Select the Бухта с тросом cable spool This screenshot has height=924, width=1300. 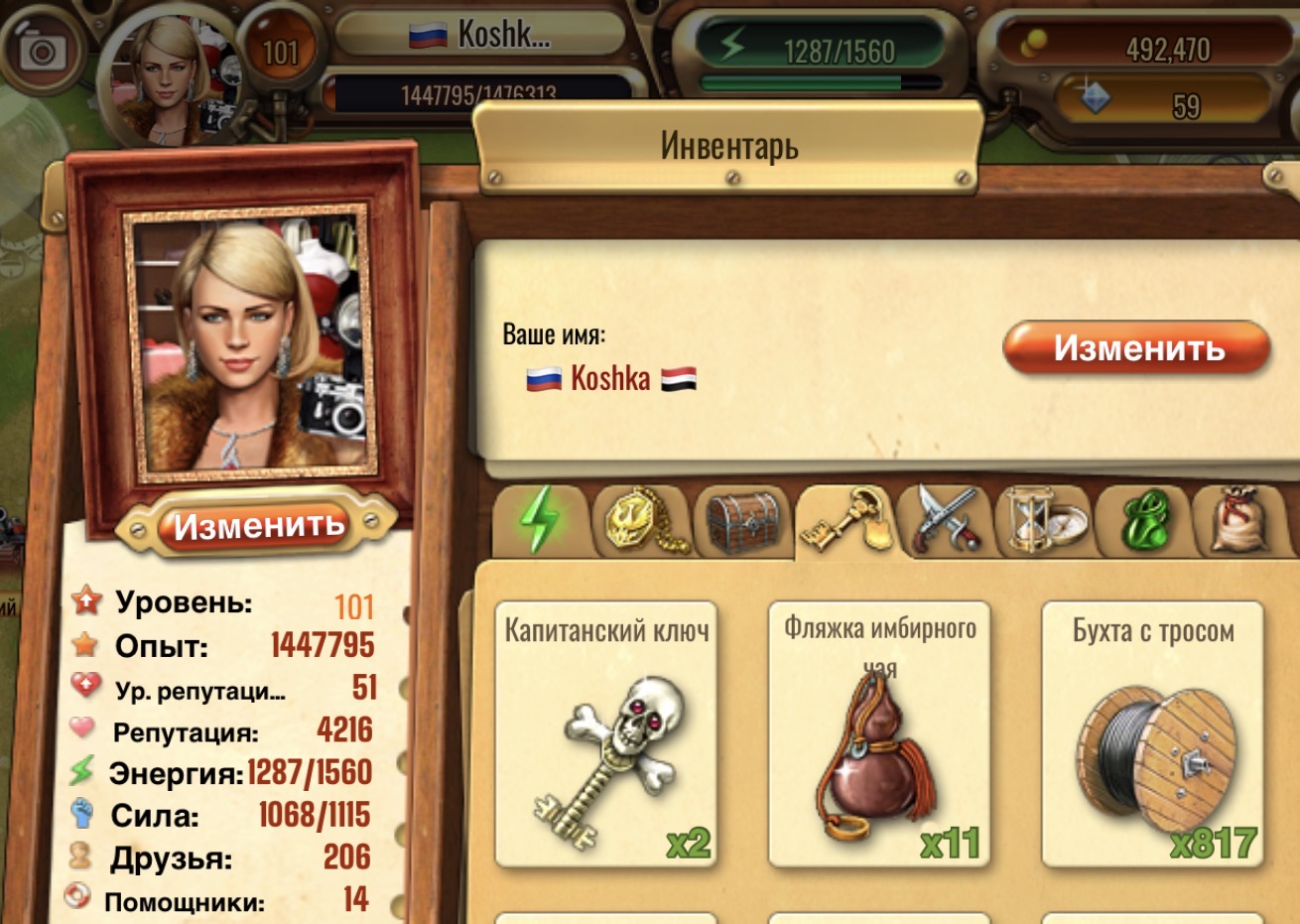coord(1152,735)
